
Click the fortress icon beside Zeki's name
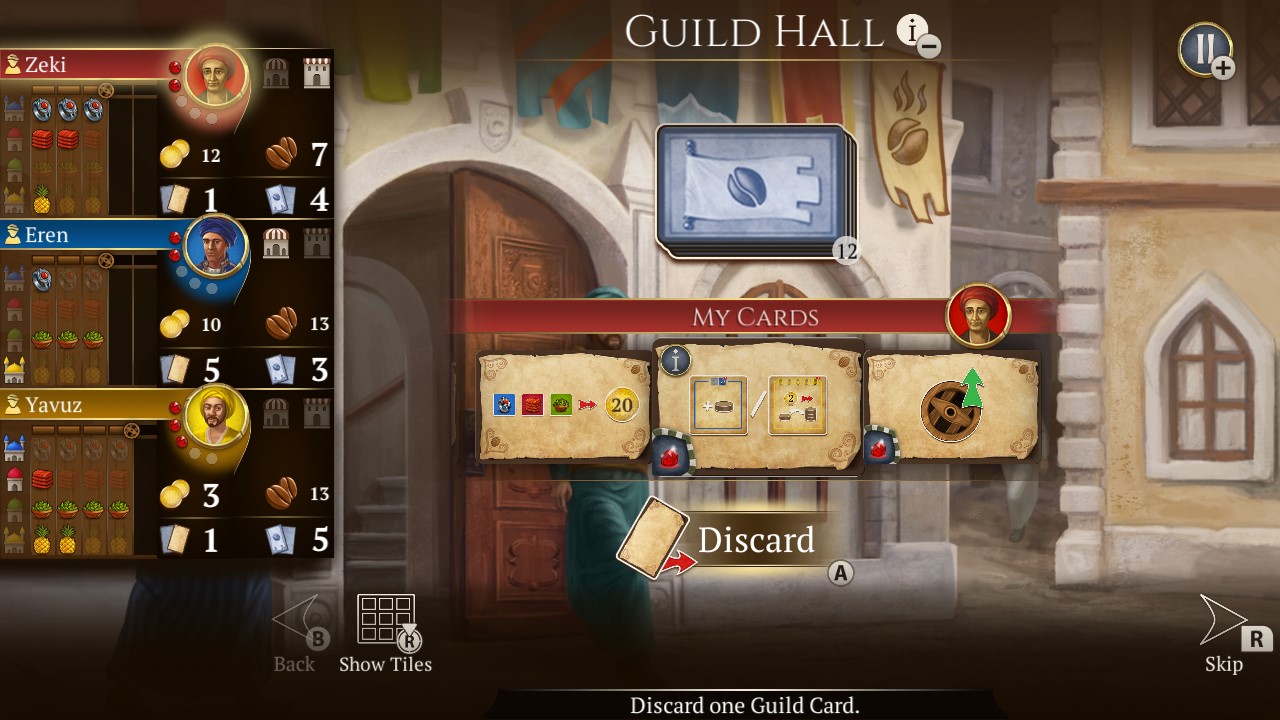point(316,74)
